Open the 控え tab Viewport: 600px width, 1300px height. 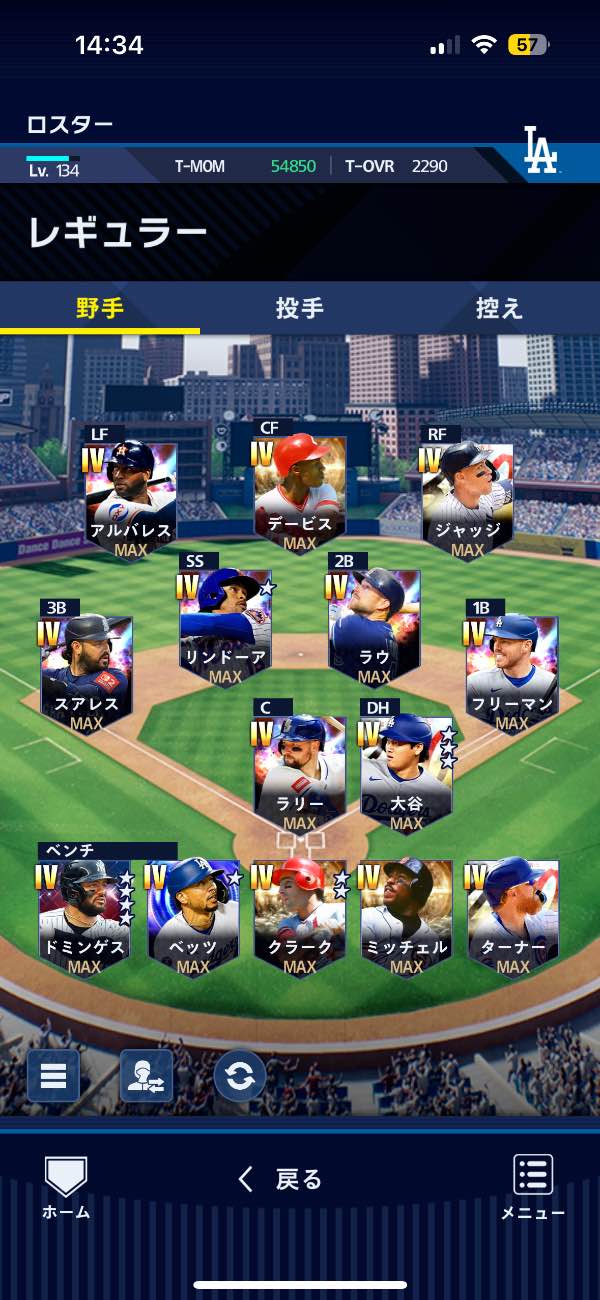coord(499,308)
